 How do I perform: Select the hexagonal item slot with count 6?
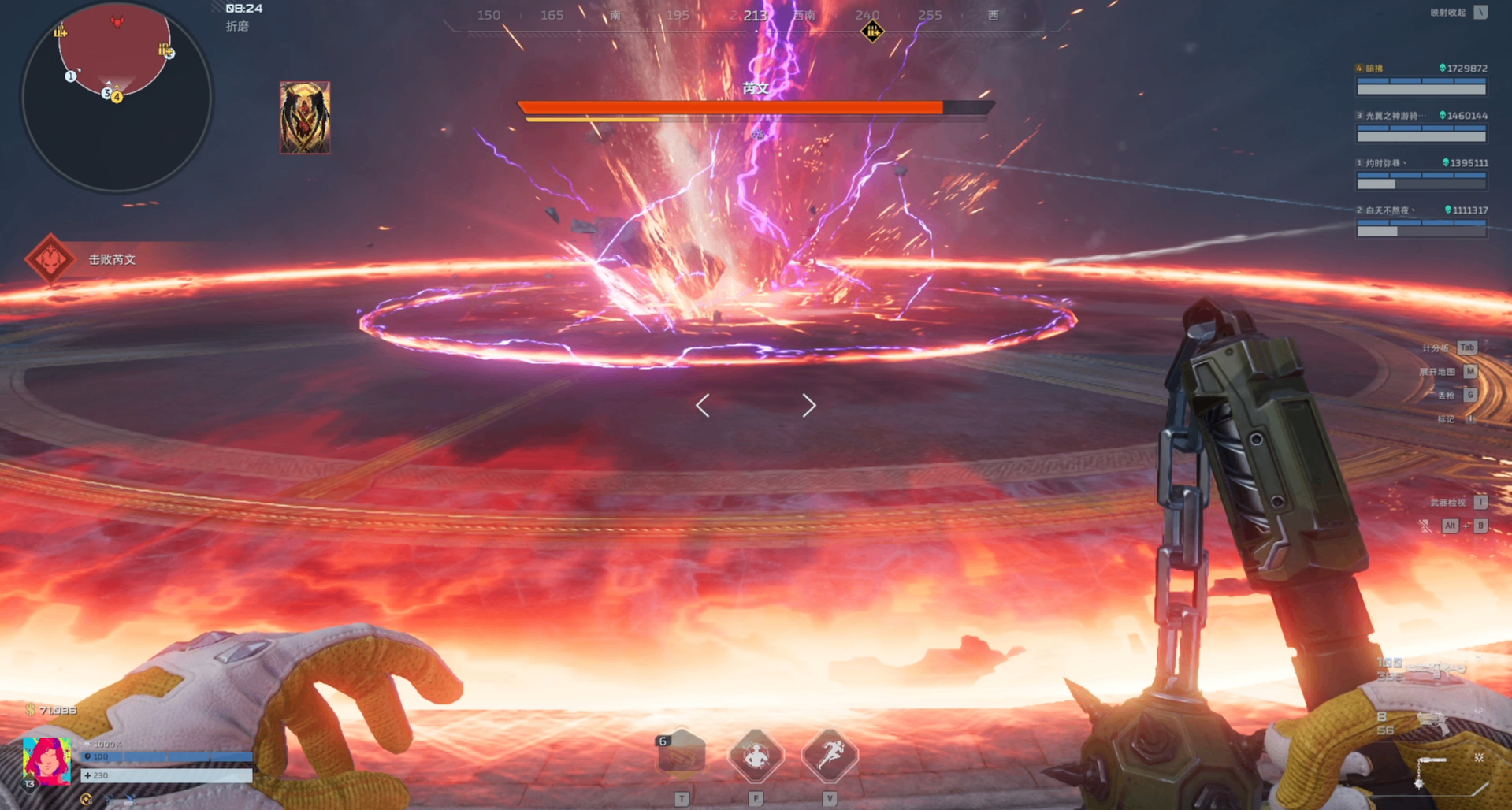point(681,755)
